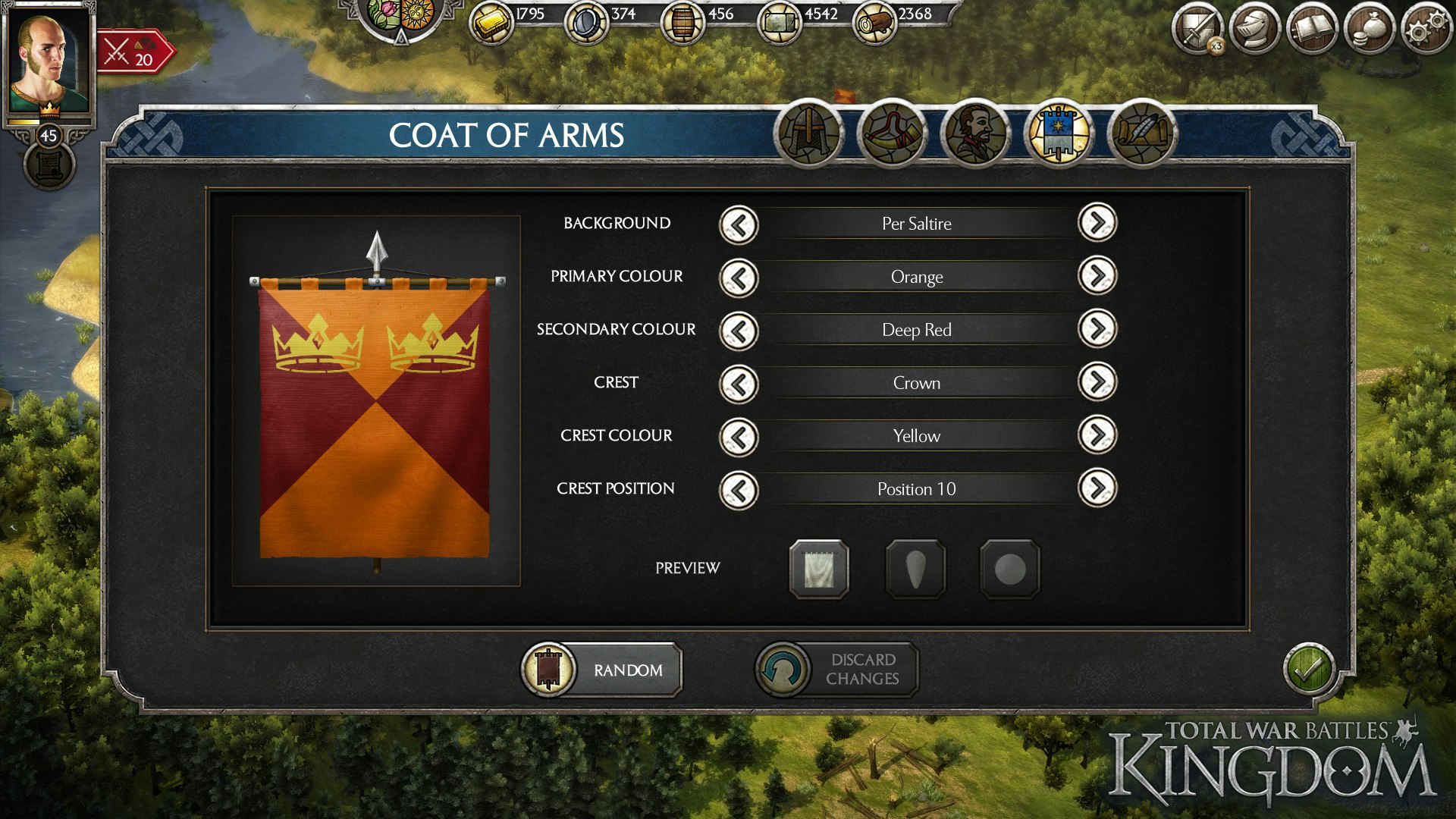This screenshot has width=1456, height=819.
Task: Click the right arrow to change Background style
Action: coord(1097,224)
